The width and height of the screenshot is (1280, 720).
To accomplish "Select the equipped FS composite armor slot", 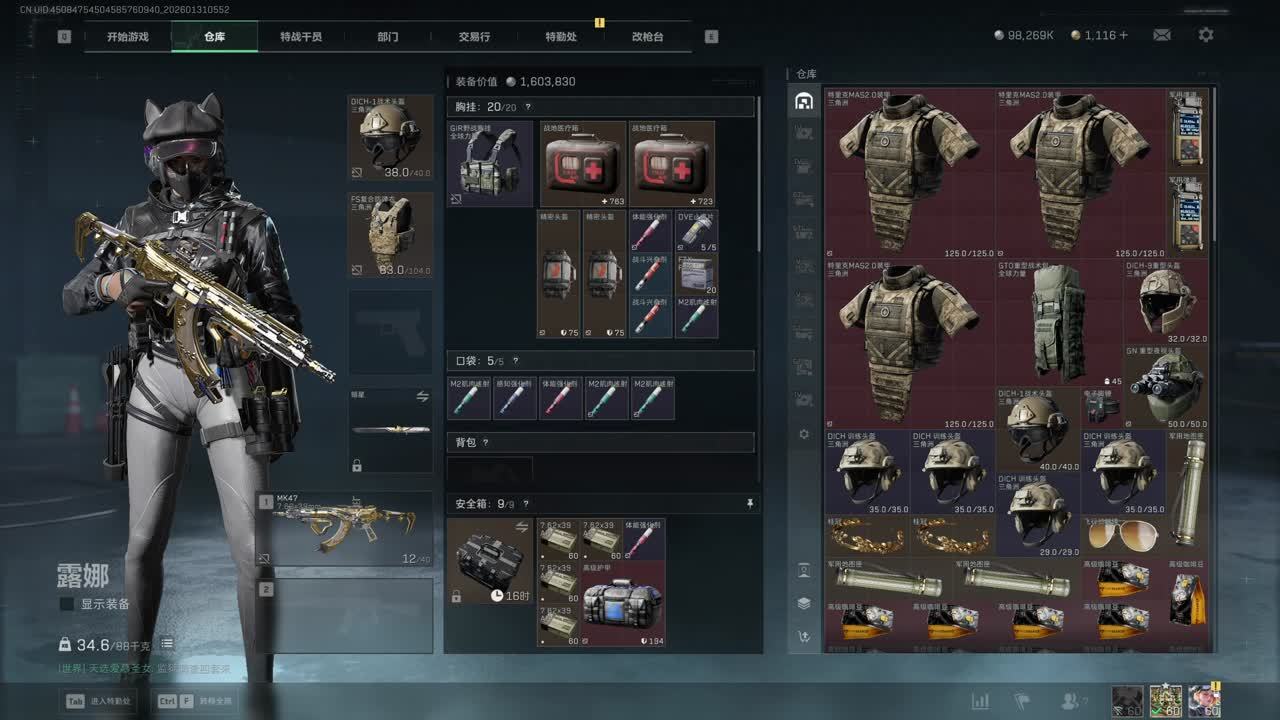I will (x=390, y=235).
